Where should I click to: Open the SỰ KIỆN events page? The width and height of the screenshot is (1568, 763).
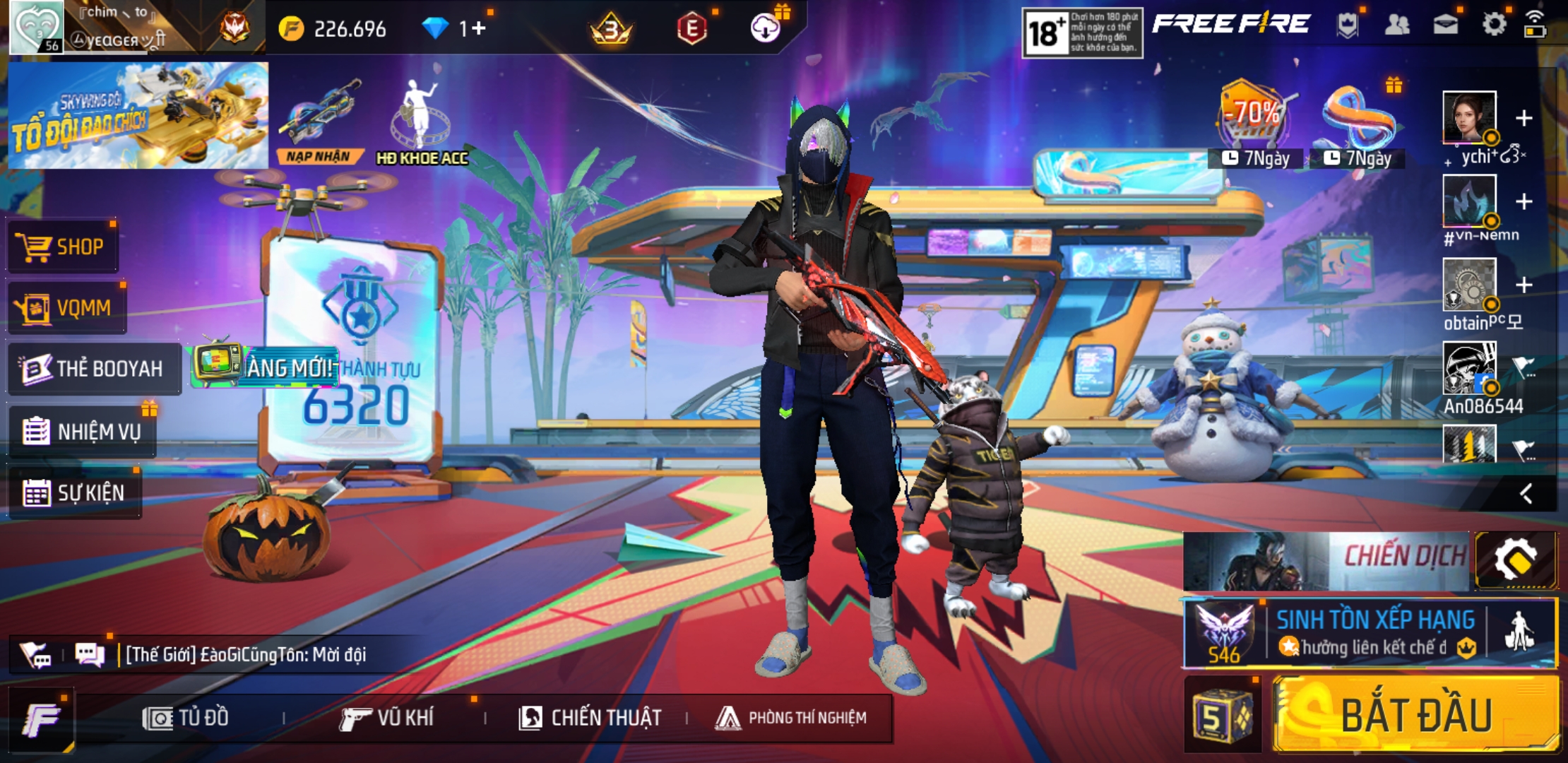74,492
